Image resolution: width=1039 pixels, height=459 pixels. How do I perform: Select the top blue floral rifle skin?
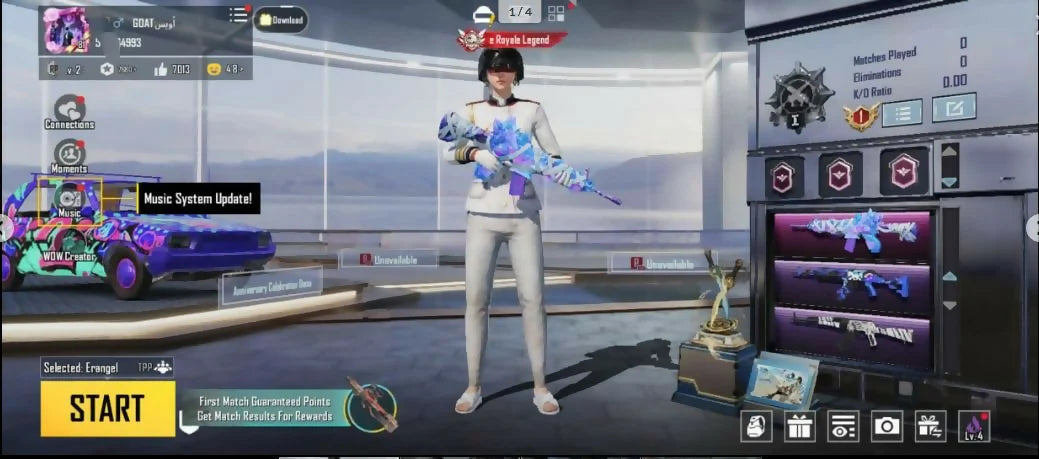click(851, 233)
